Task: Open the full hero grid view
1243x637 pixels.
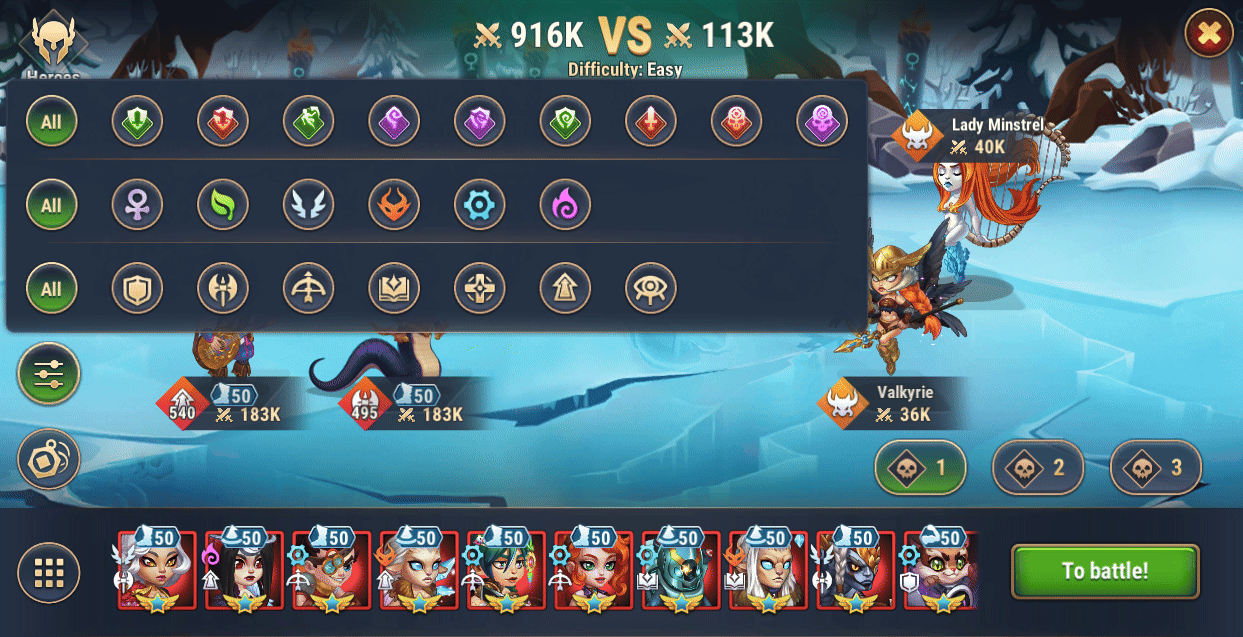Action: [x=48, y=573]
